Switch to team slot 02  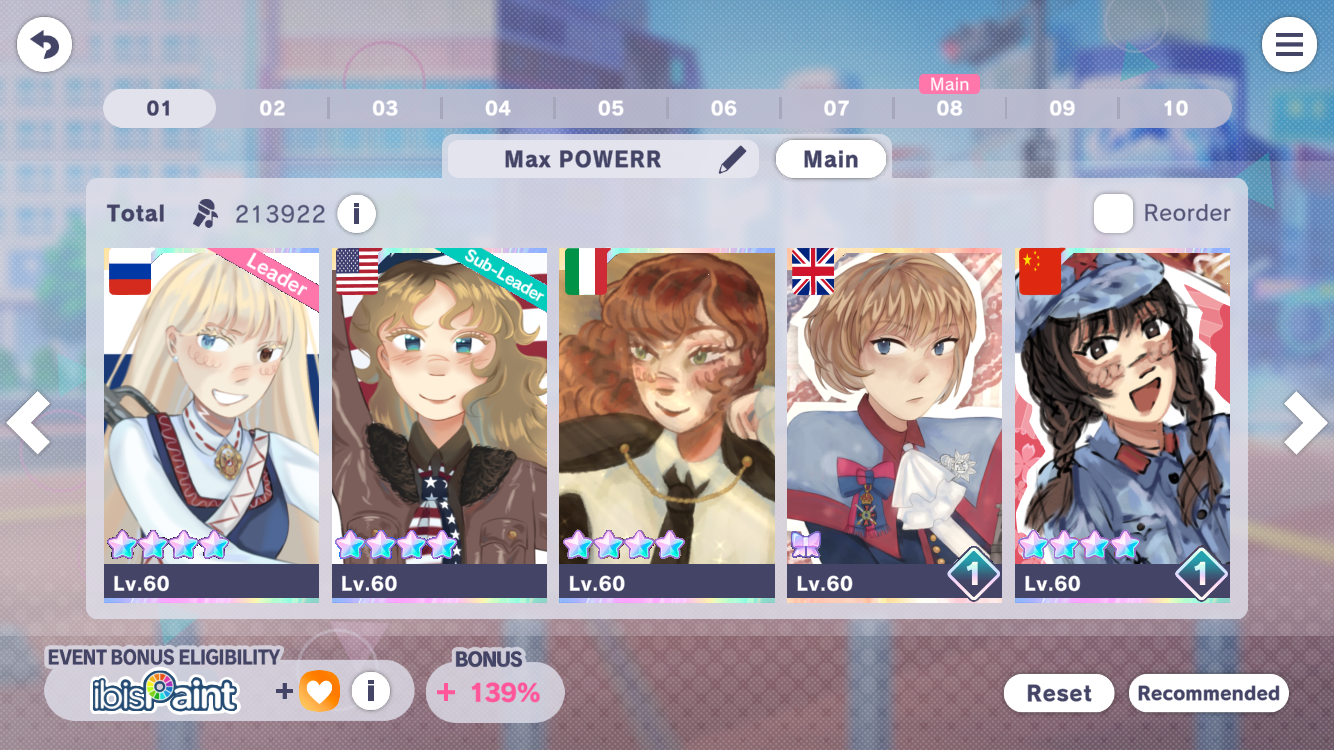[272, 109]
